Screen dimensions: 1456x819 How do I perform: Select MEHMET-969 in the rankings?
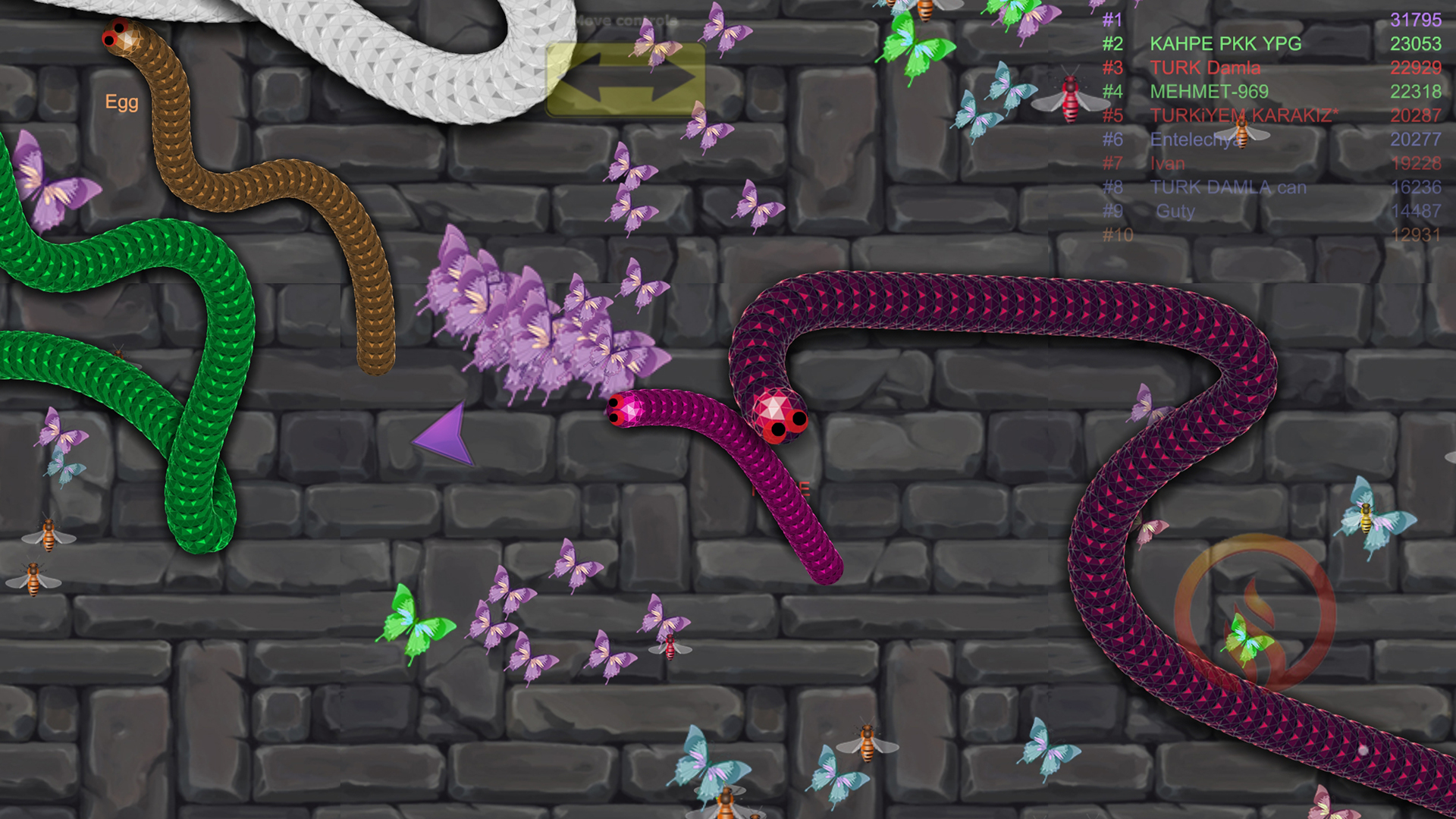[1211, 92]
